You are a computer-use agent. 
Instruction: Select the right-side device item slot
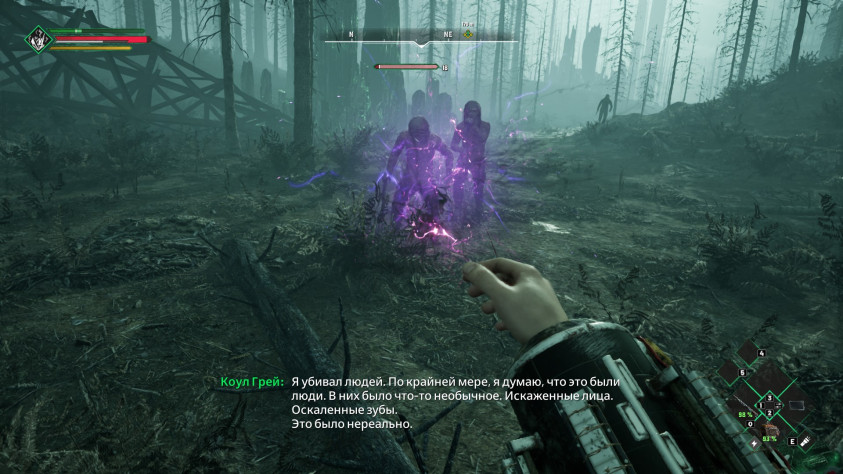[796, 405]
